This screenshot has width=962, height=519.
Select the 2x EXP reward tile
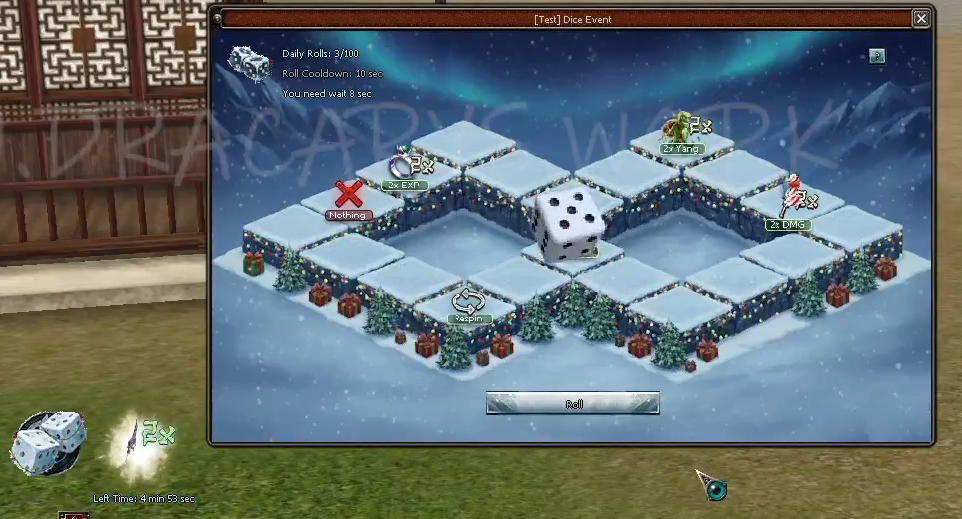(408, 167)
